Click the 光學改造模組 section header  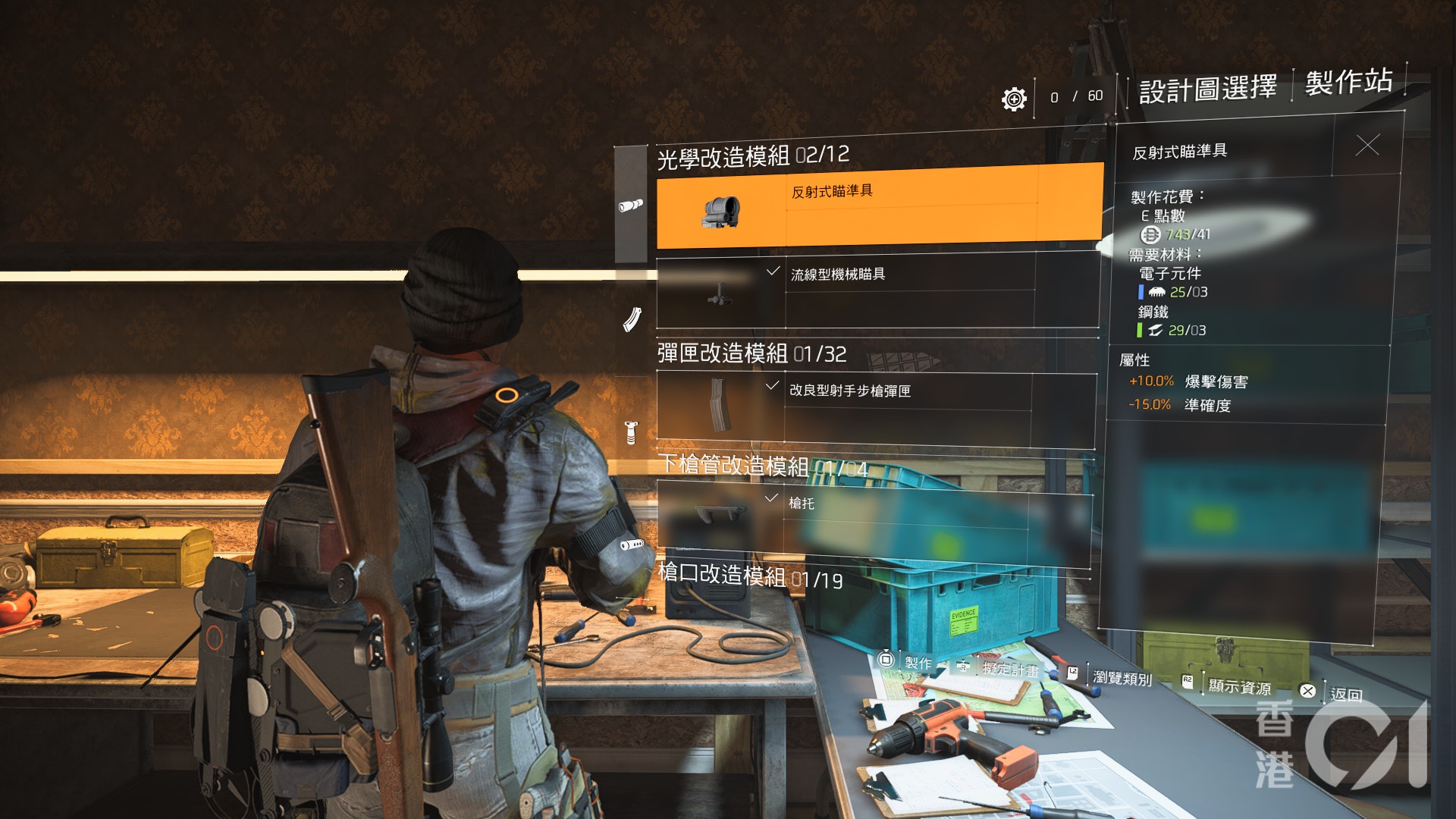pos(752,156)
